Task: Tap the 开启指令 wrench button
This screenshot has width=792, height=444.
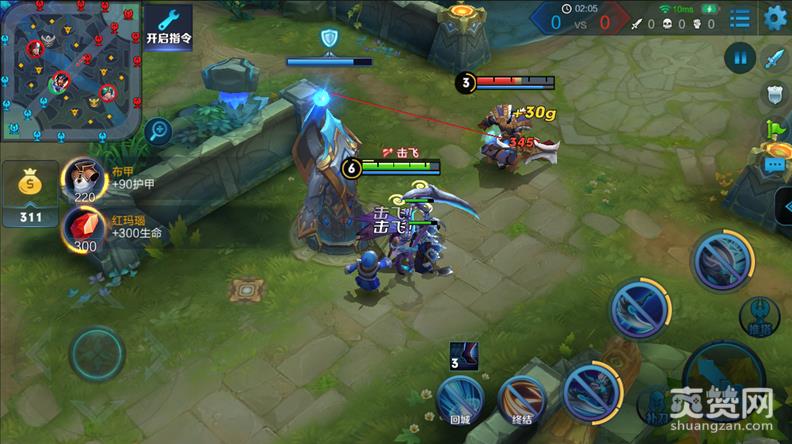Action: coord(169,24)
